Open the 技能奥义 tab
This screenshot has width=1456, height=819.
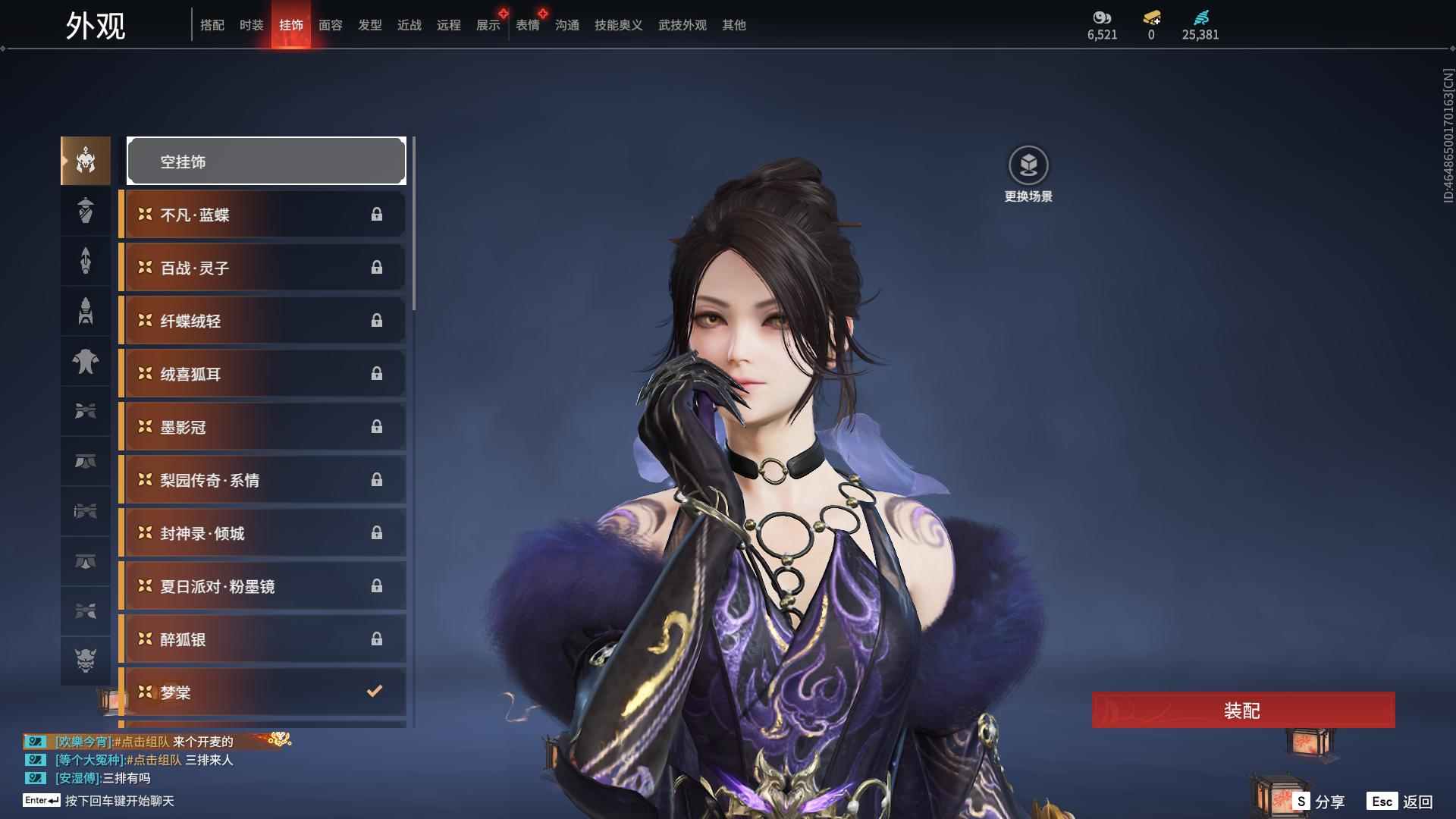pos(618,25)
